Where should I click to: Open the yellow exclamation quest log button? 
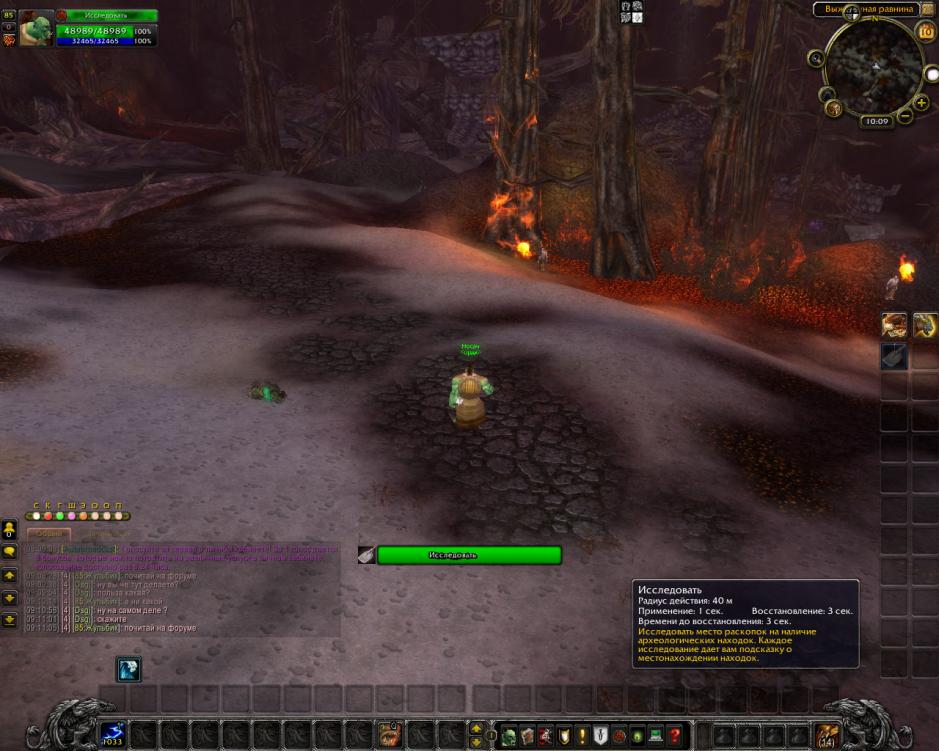(x=582, y=736)
